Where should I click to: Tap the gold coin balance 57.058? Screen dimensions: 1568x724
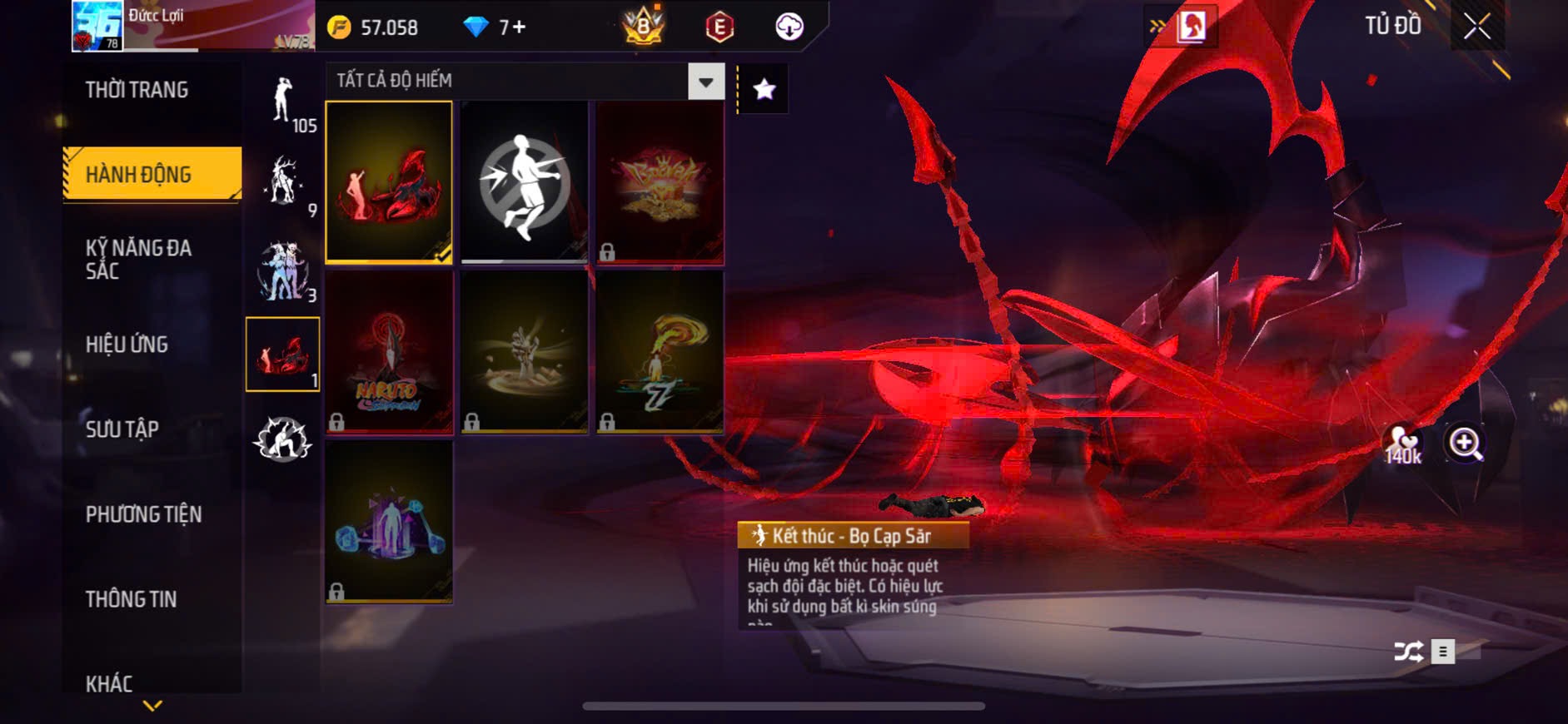point(373,27)
